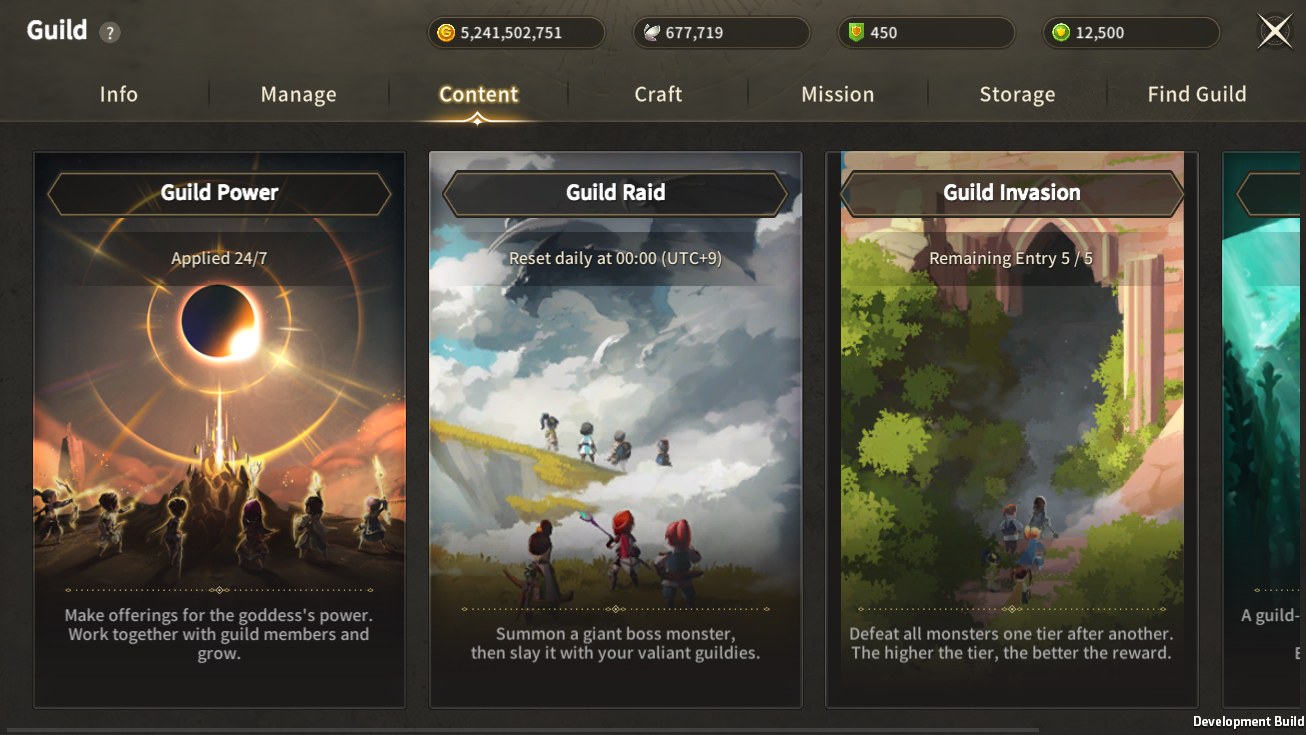1306x735 pixels.
Task: Show the Mission tab
Action: coord(837,94)
